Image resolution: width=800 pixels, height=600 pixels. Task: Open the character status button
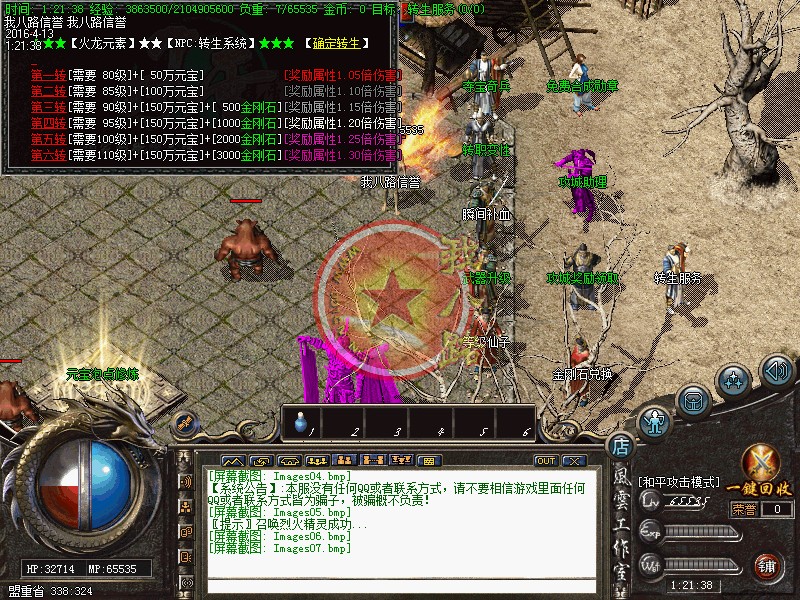click(655, 422)
